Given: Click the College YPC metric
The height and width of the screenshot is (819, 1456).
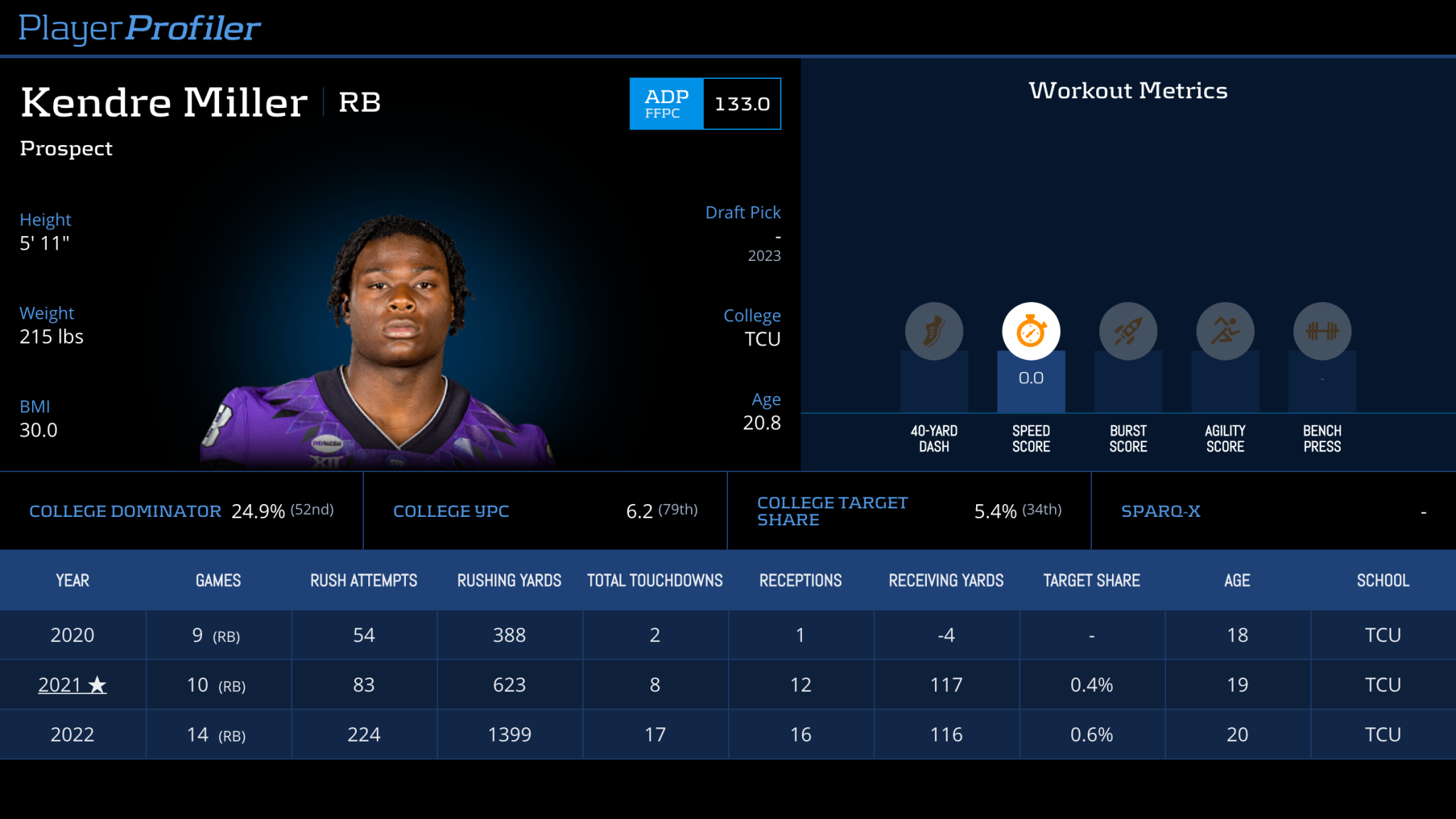Looking at the screenshot, I should (x=451, y=510).
